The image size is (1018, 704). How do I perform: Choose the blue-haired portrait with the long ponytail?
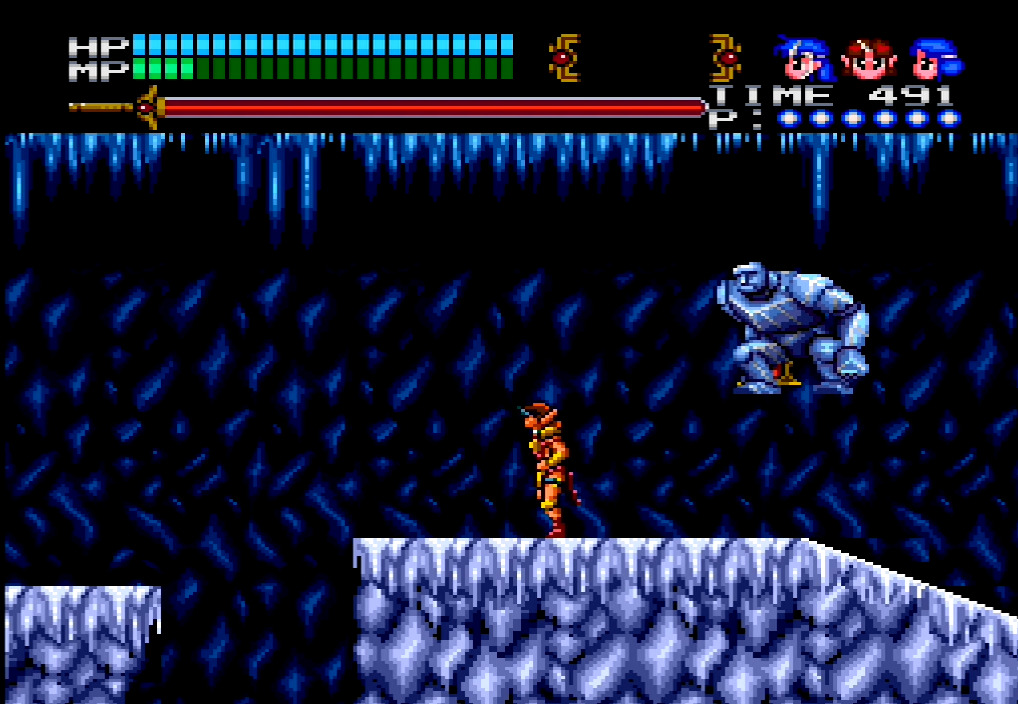click(x=804, y=58)
